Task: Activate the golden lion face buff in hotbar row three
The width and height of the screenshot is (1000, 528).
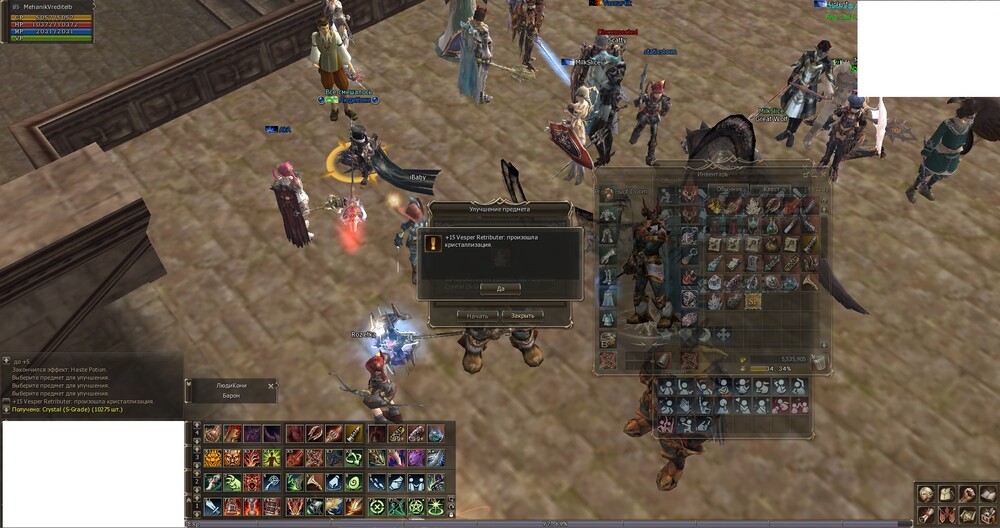Action: 213,458
